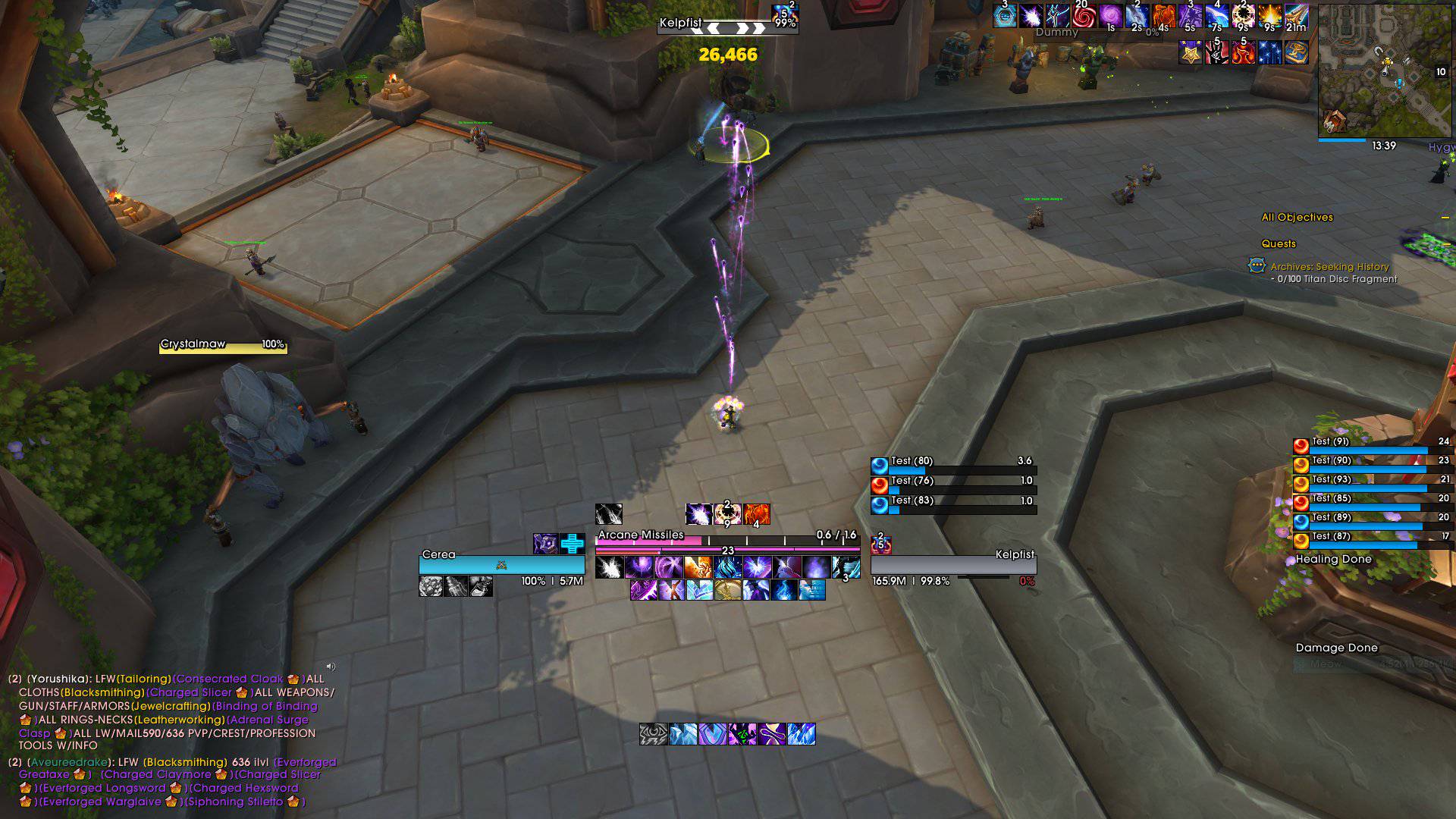
Task: Cast the grey eye ability
Action: 653,734
